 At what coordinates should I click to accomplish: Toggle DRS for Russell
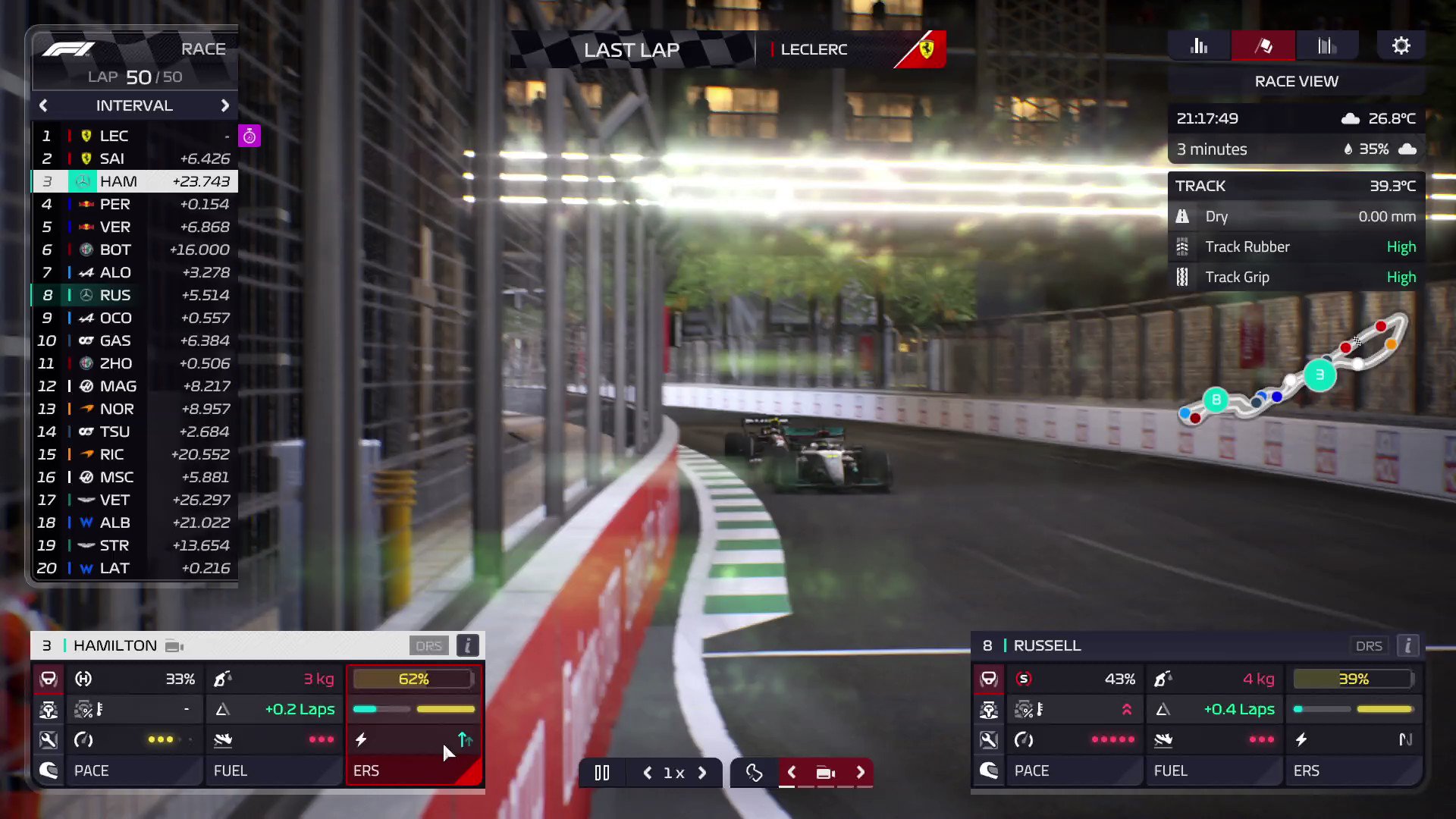tap(1368, 645)
